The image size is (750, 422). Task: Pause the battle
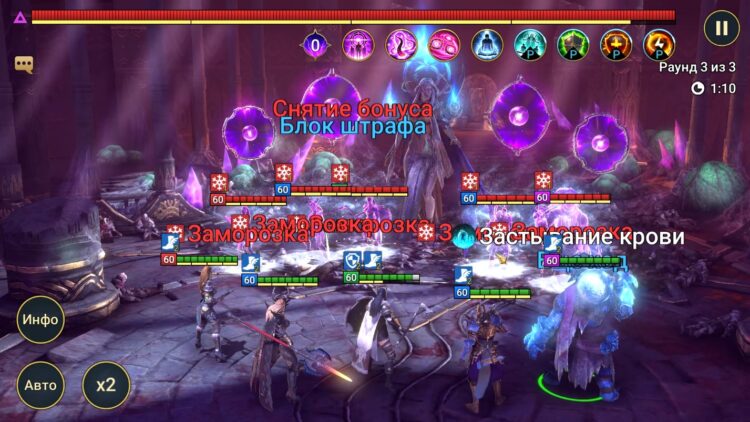point(721,27)
